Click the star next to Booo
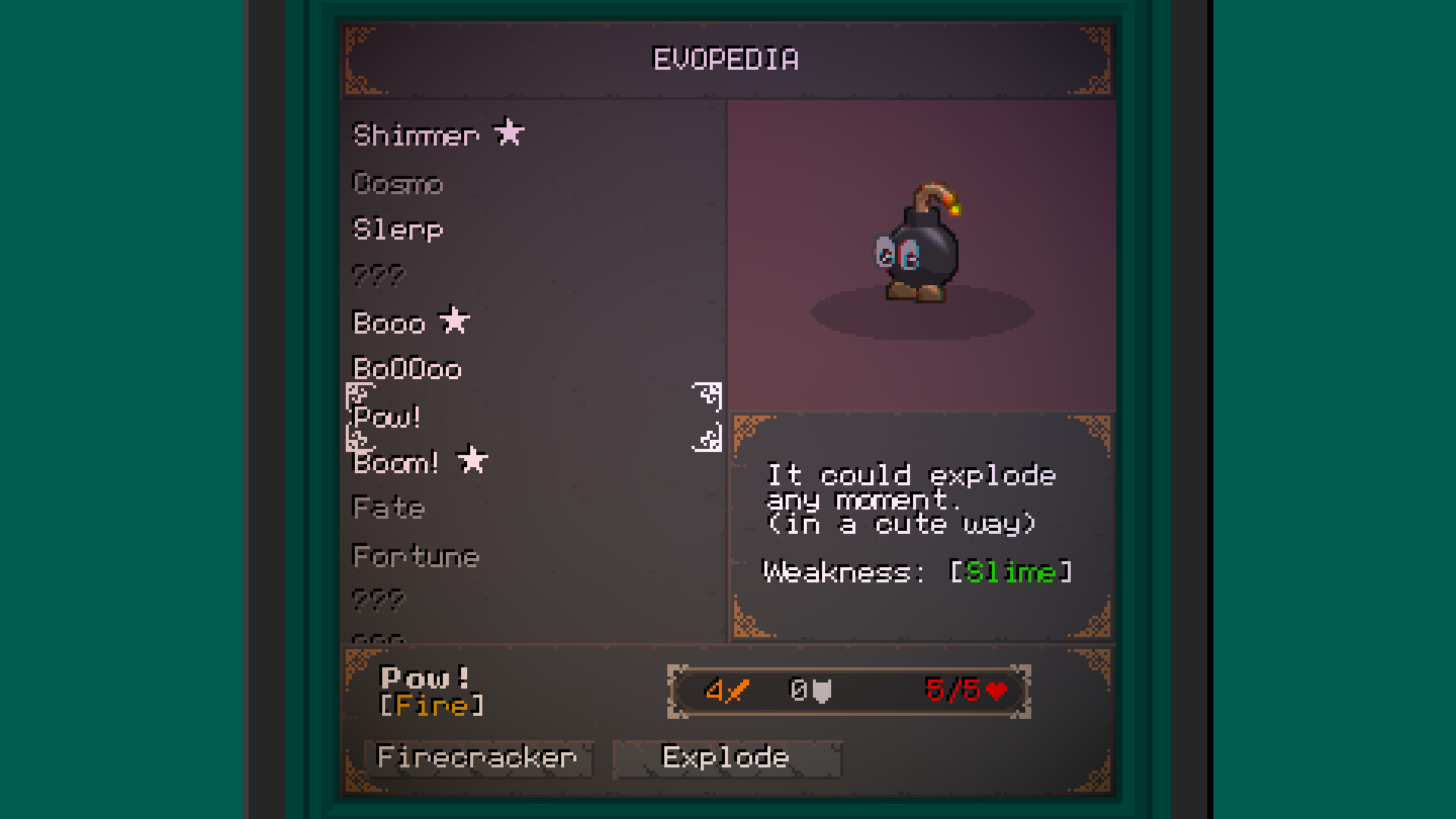The image size is (1456, 819). coord(455,321)
